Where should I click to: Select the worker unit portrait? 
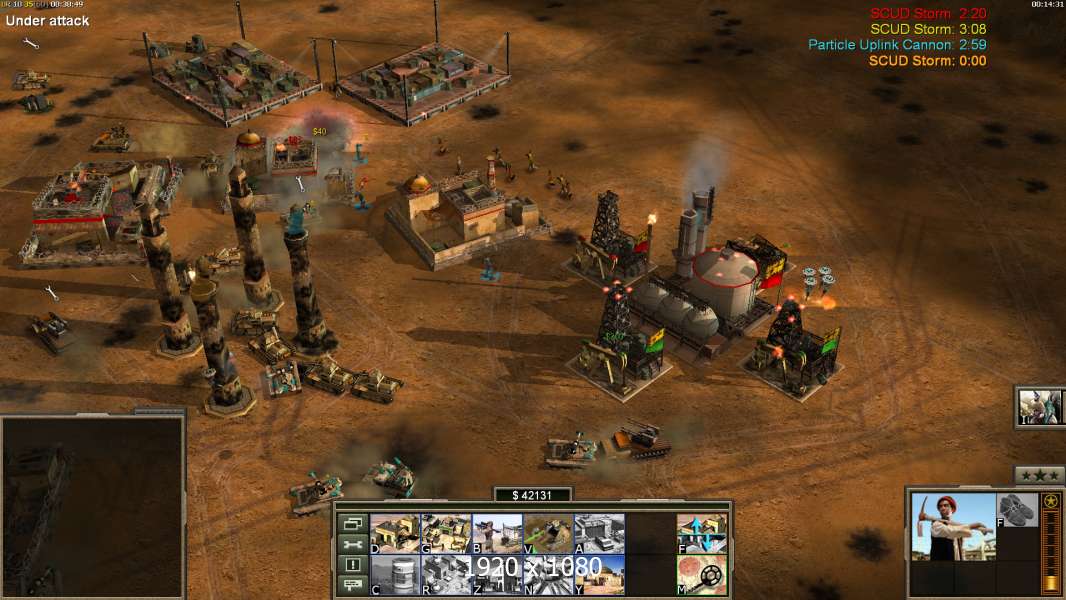(x=953, y=527)
